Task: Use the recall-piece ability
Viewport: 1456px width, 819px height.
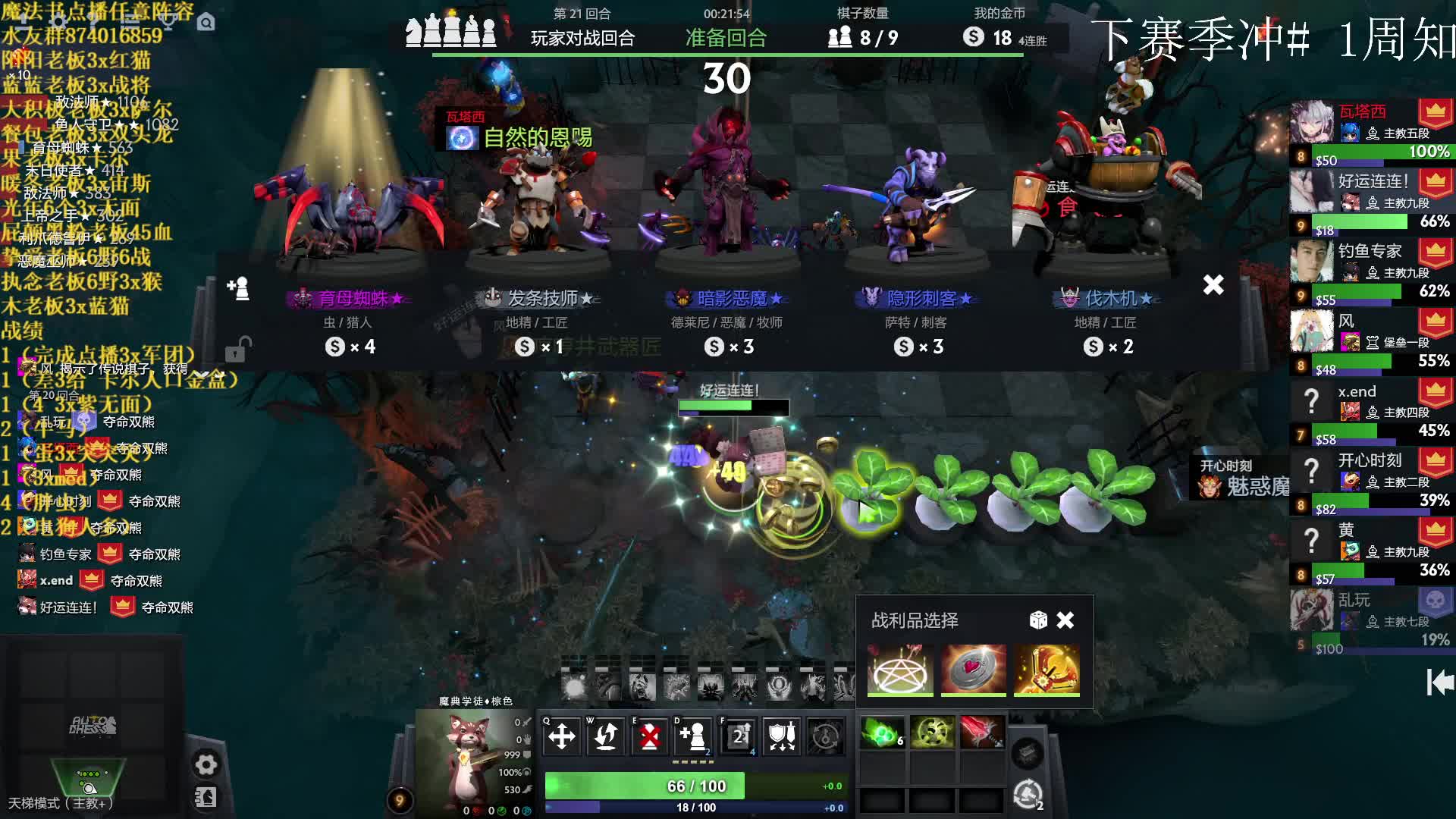Action: [606, 736]
